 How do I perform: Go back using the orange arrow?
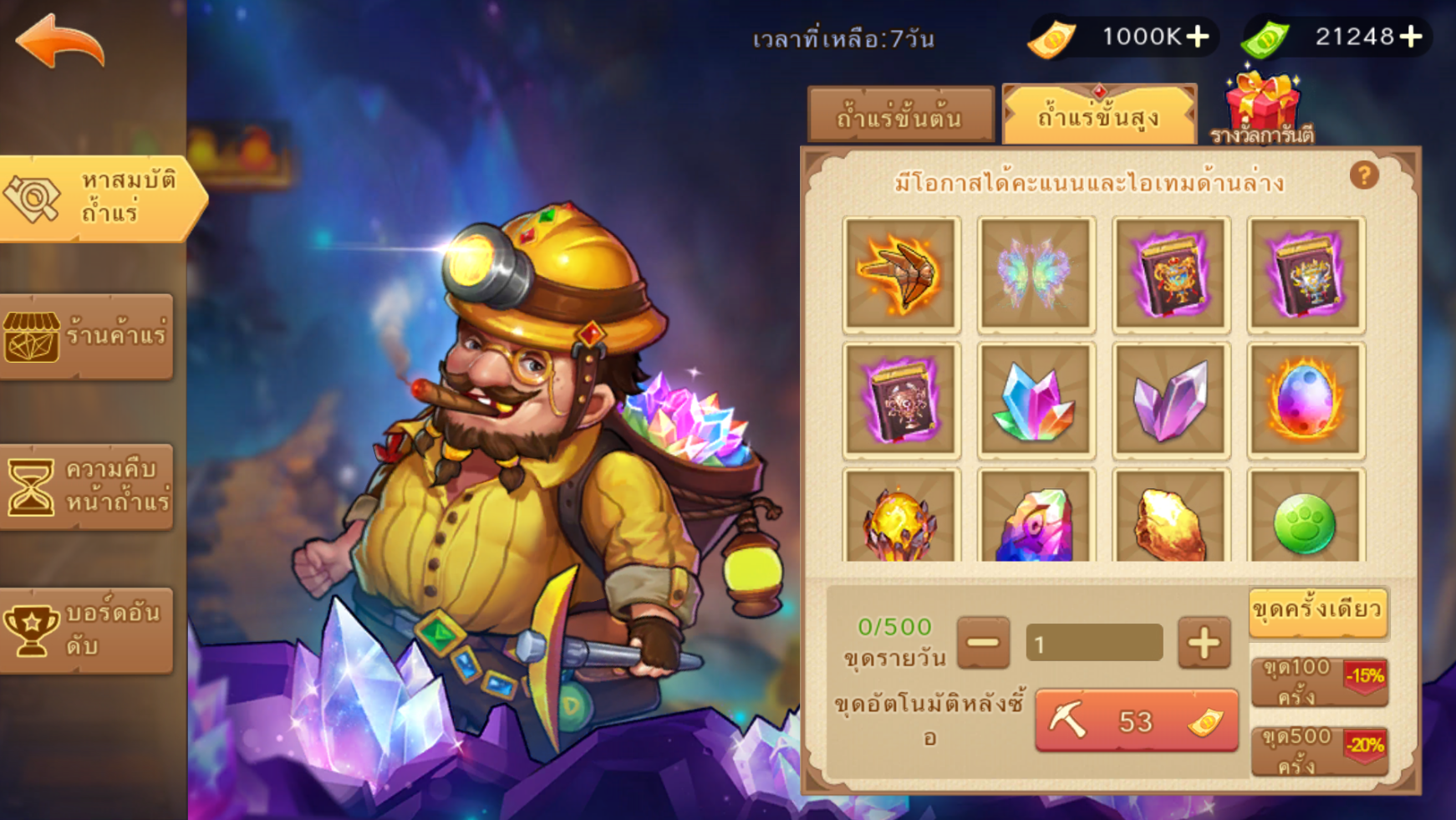(60, 42)
